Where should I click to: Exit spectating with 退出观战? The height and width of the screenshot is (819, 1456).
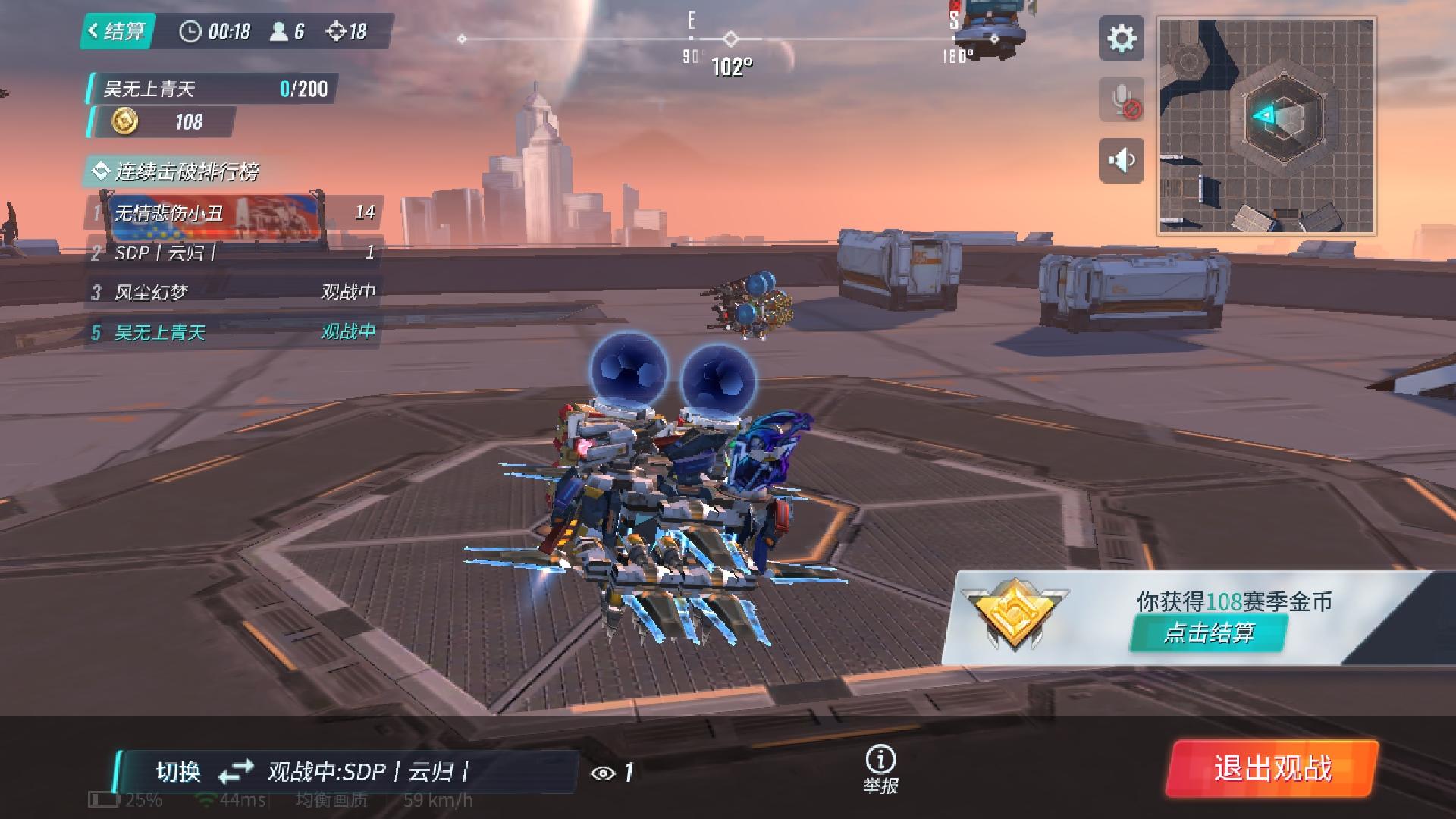[1272, 768]
